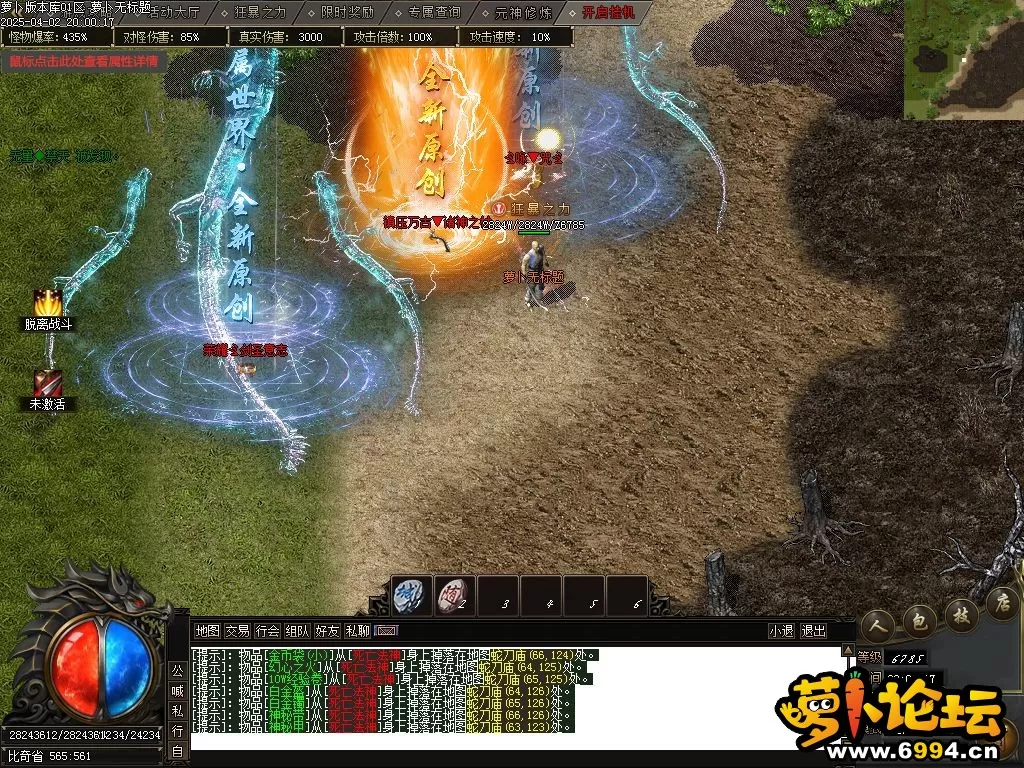Open the 地图 map button above chat
This screenshot has width=1024, height=768.
click(x=207, y=631)
